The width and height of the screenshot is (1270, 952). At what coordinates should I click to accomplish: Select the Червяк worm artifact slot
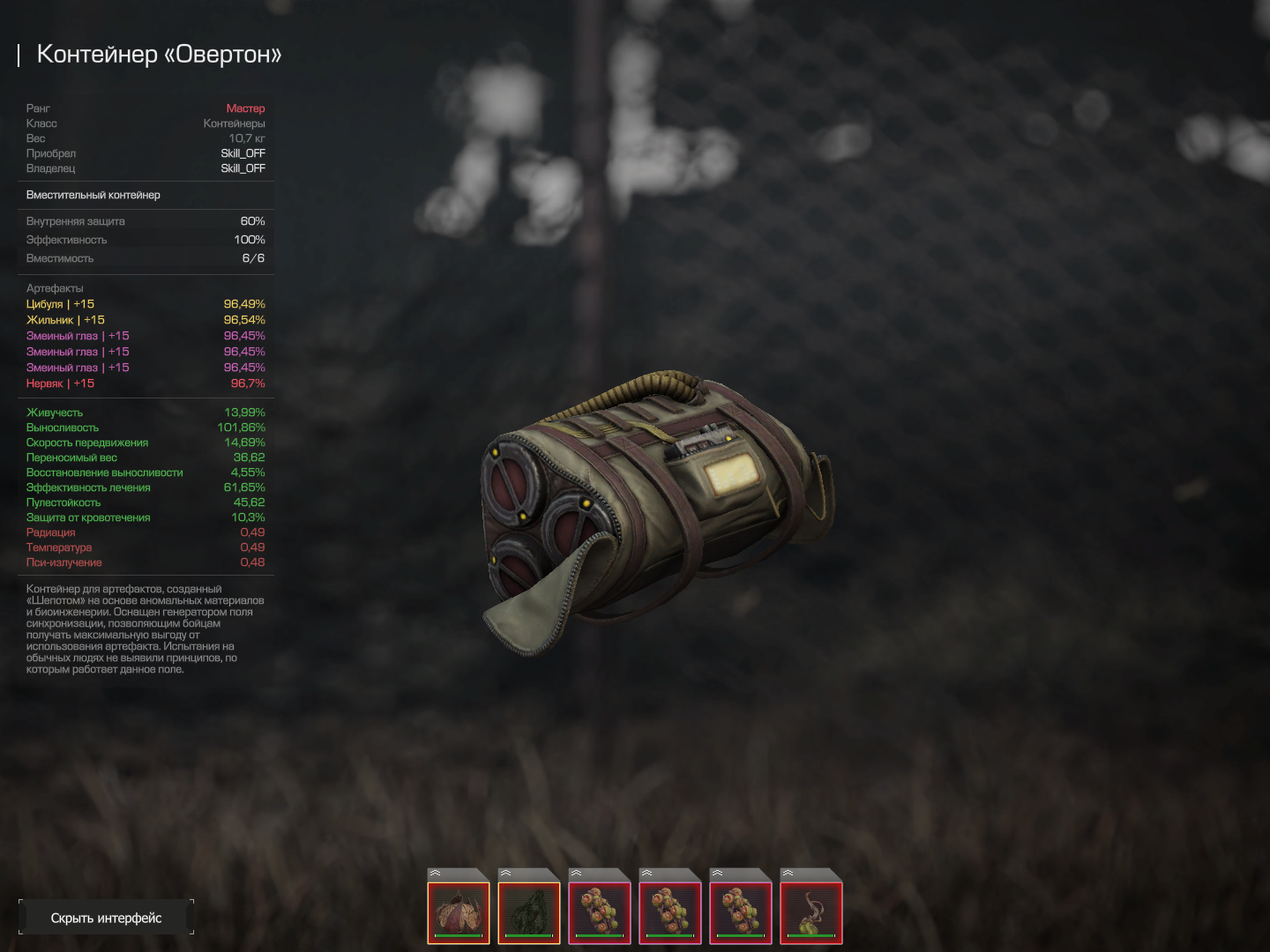[811, 911]
